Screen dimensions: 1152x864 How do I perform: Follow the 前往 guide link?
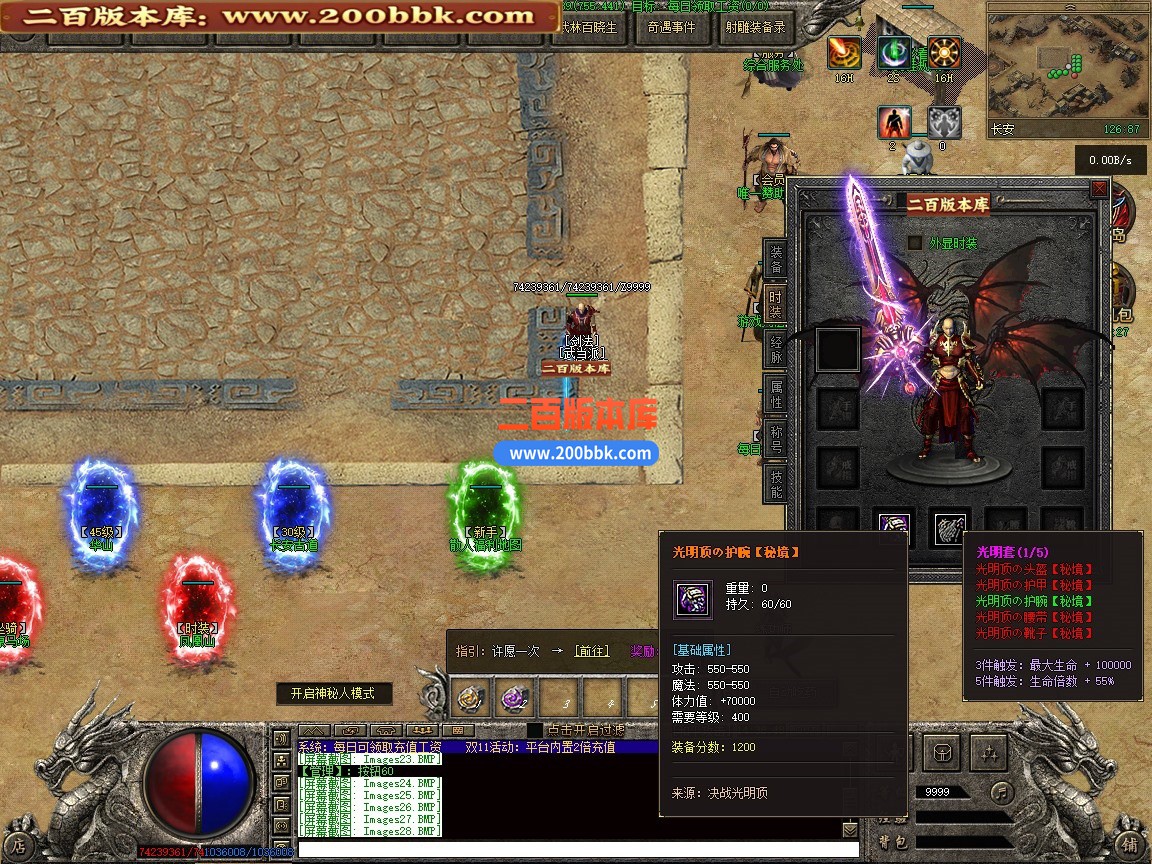pos(591,651)
